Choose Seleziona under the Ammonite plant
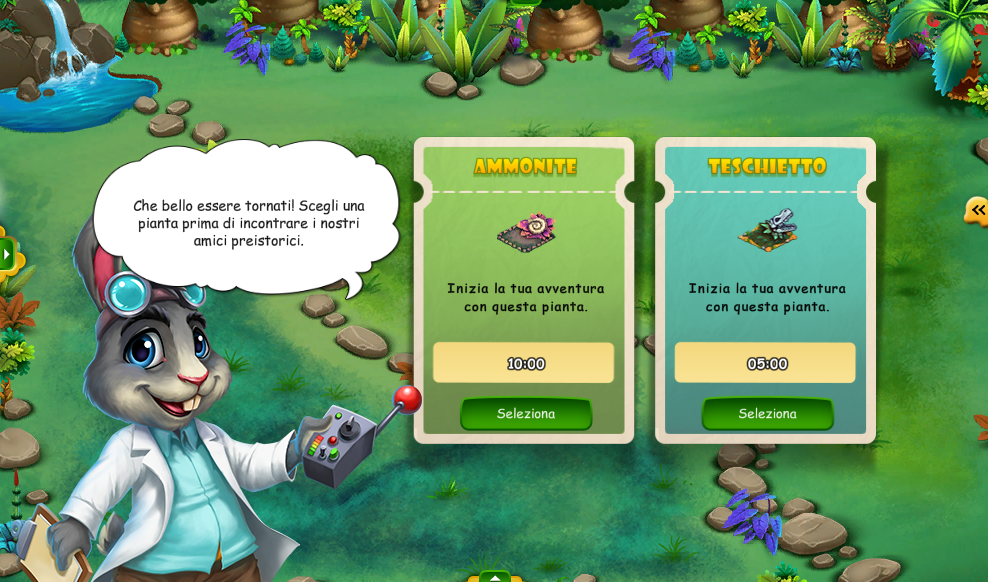 coord(526,413)
